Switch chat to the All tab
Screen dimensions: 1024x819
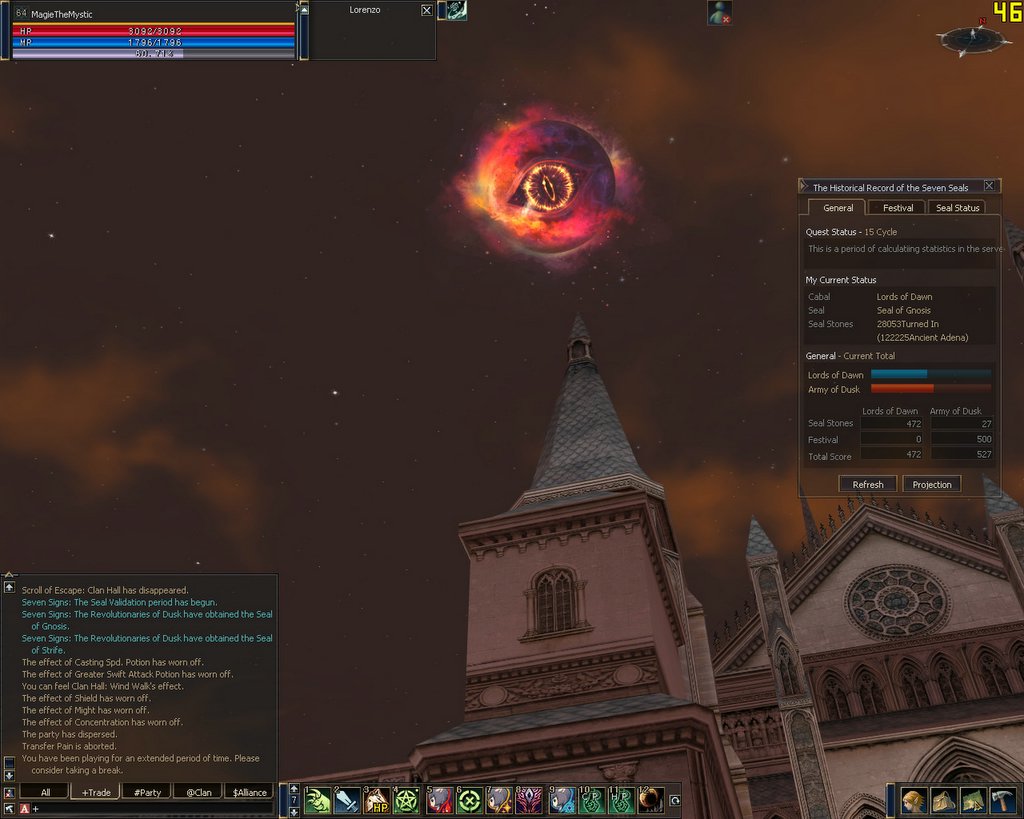[45, 792]
